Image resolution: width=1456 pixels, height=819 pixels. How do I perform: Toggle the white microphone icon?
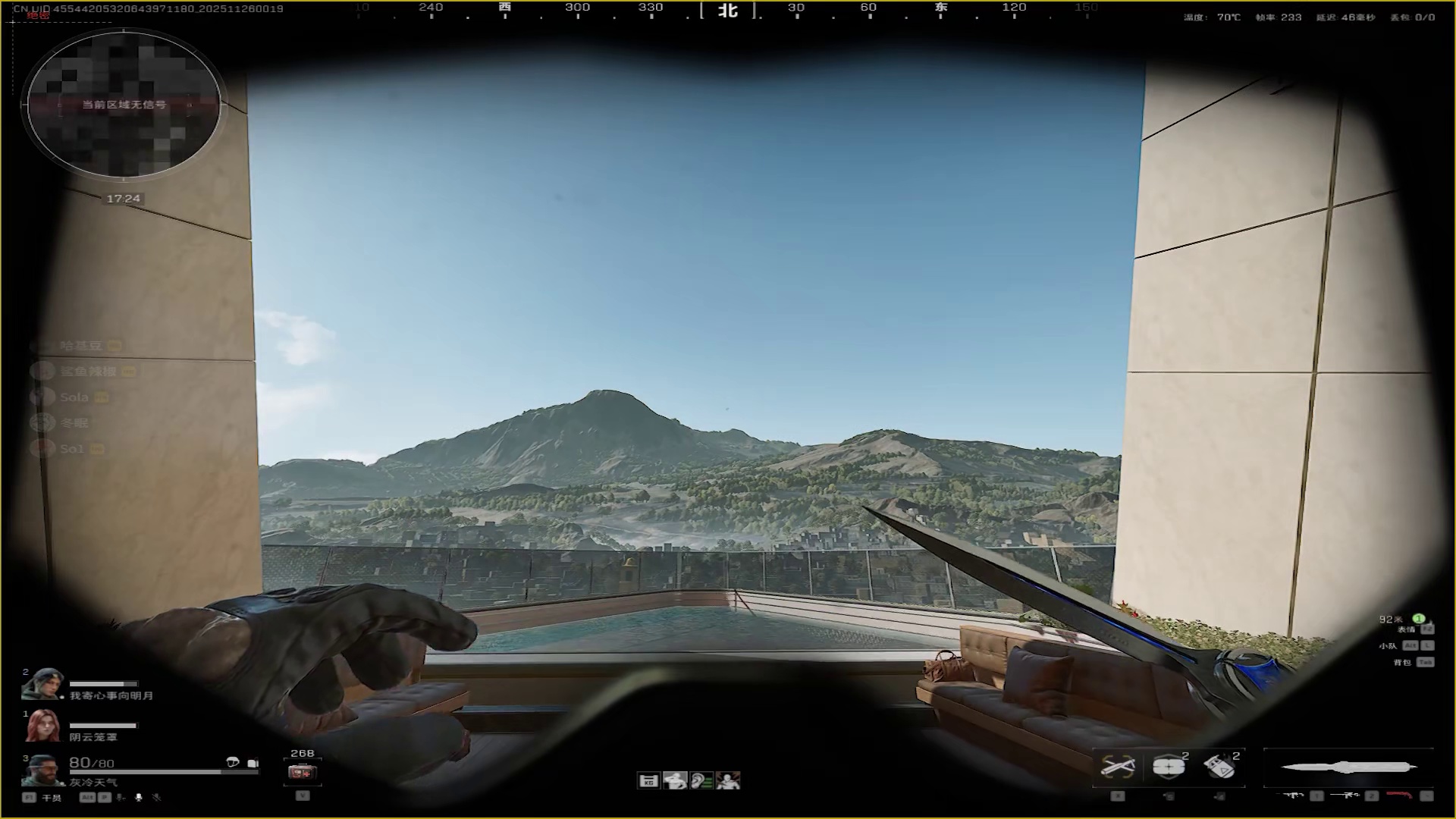[x=139, y=797]
